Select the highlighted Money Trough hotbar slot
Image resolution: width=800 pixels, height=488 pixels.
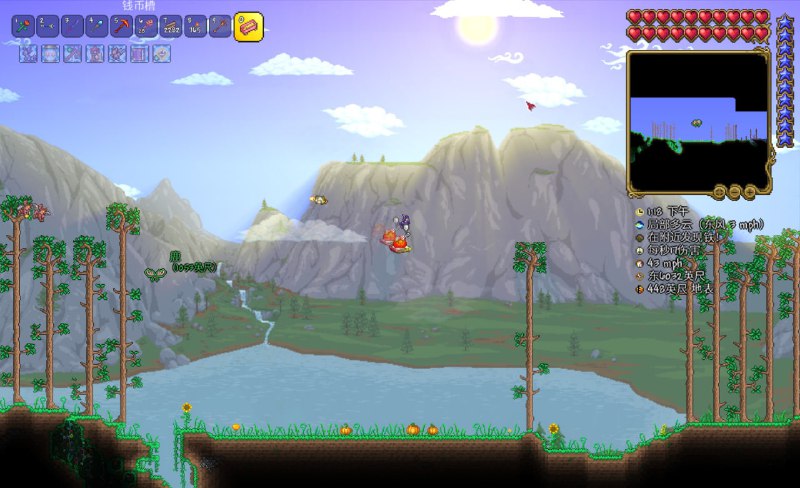click(x=248, y=27)
